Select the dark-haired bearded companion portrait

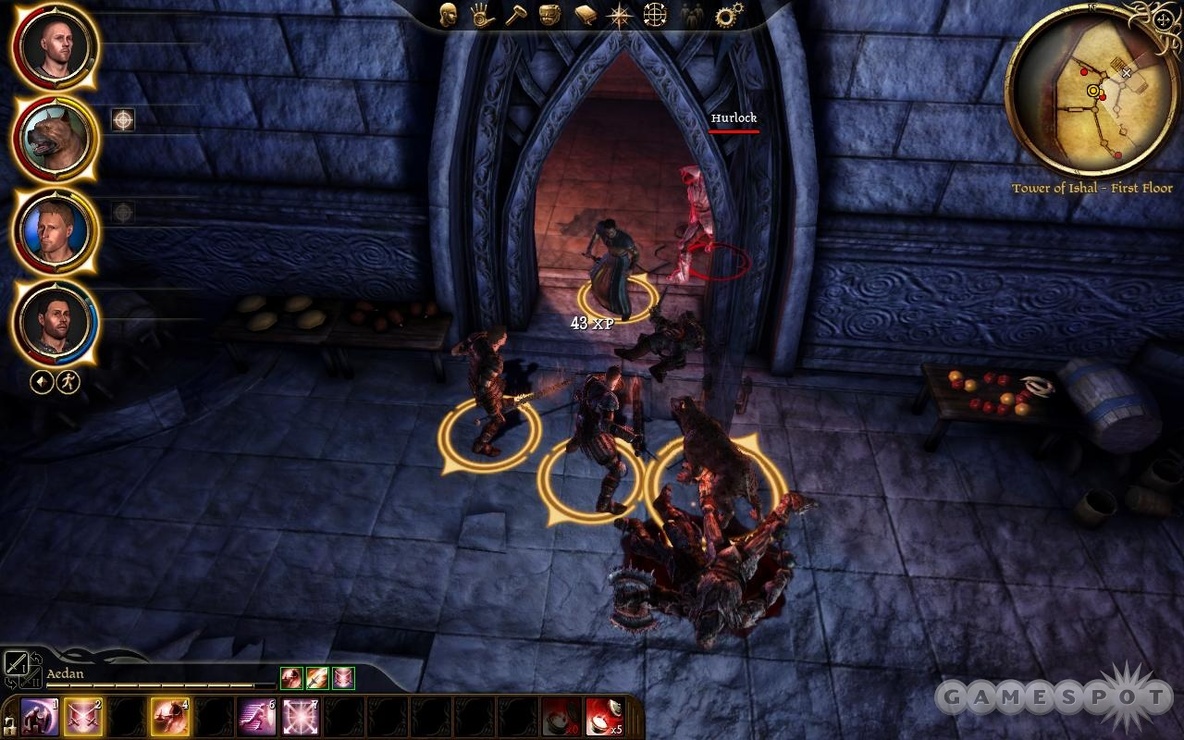pos(55,322)
